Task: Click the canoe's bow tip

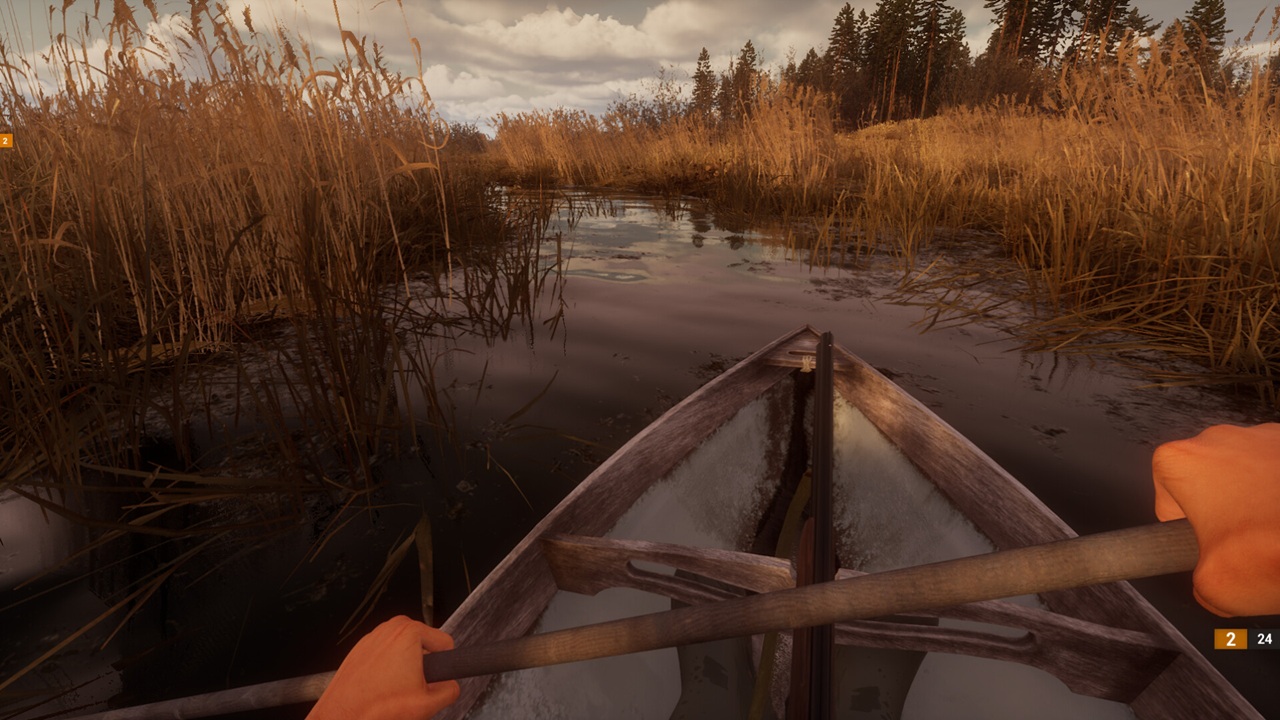Action: [805, 330]
